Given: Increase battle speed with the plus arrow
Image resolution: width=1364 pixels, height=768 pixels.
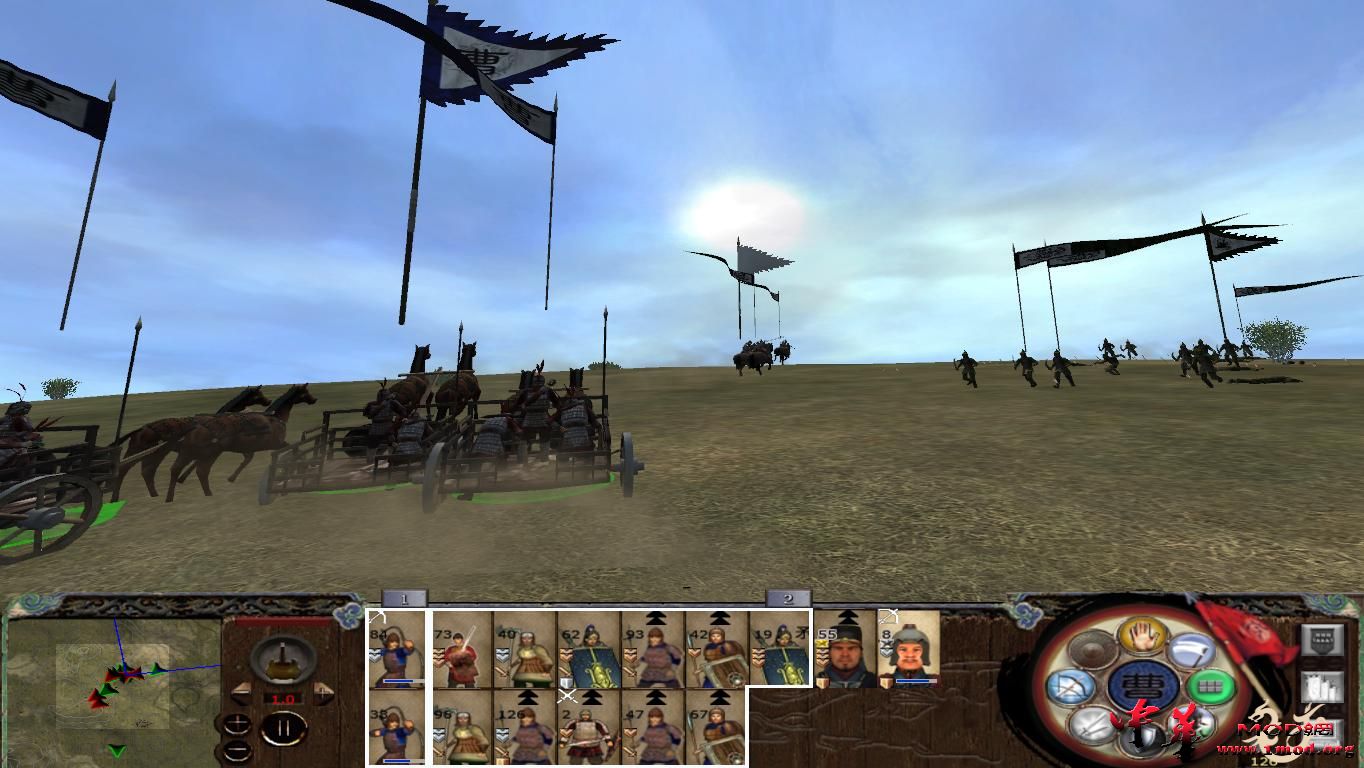Looking at the screenshot, I should point(323,691).
